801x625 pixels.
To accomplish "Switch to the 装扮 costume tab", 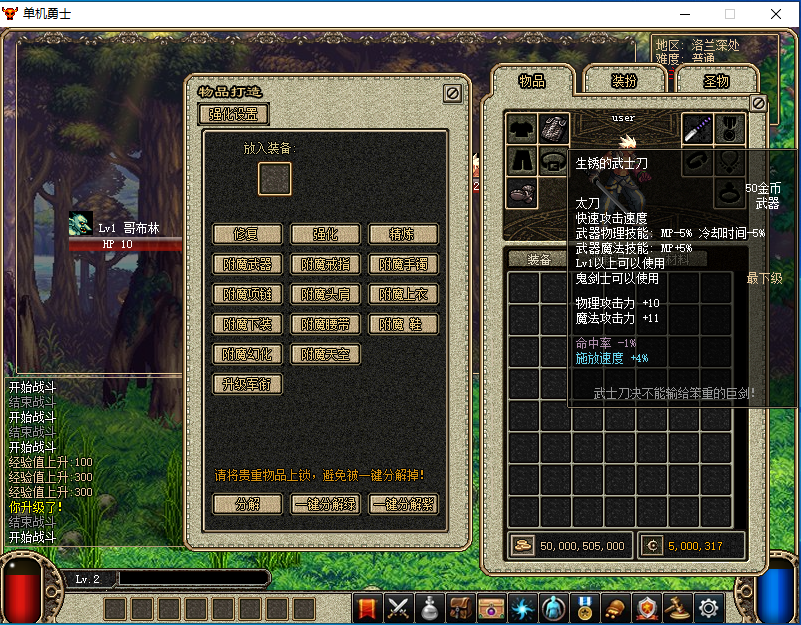I will tap(624, 81).
